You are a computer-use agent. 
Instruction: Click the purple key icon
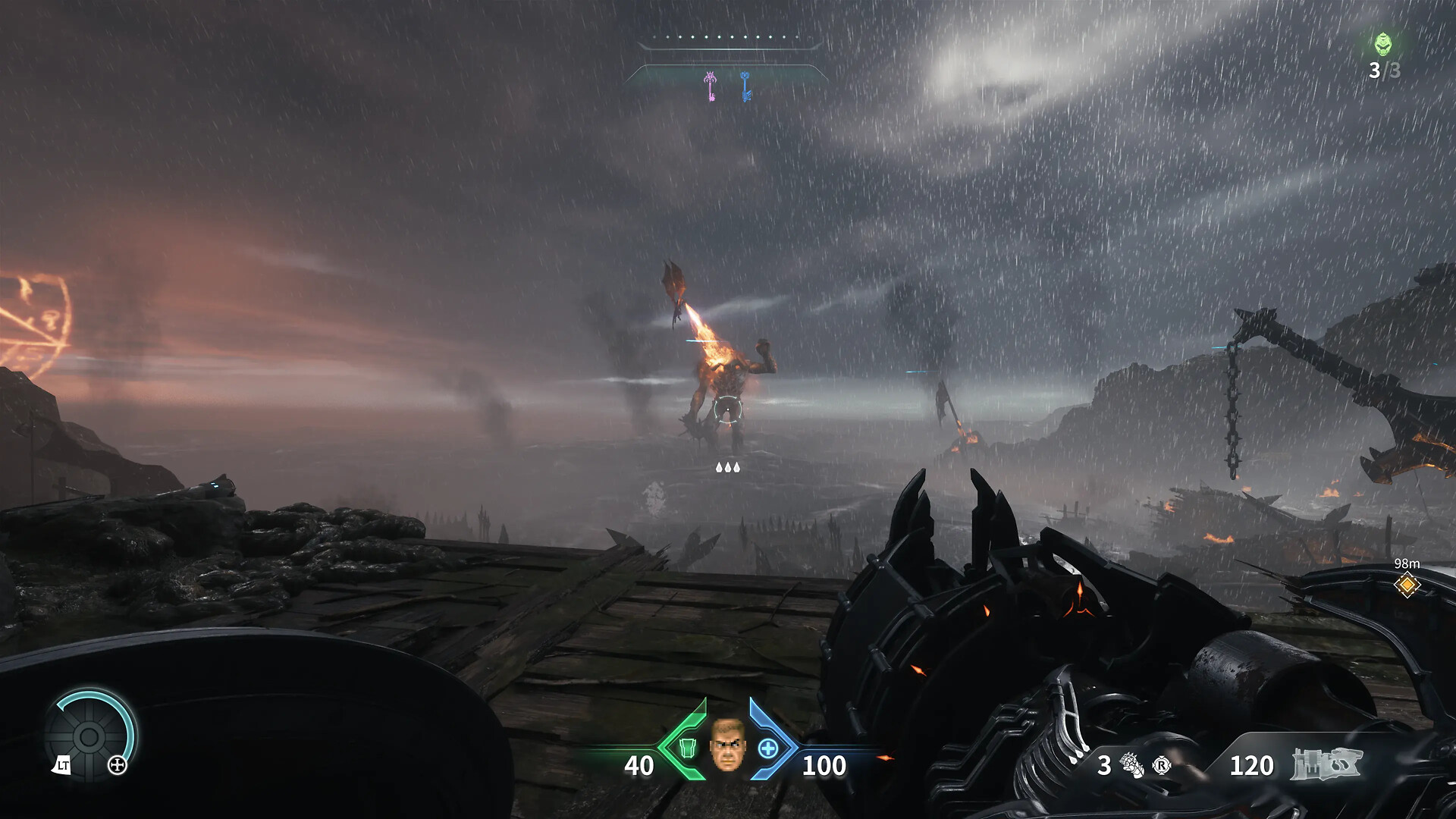point(711,86)
